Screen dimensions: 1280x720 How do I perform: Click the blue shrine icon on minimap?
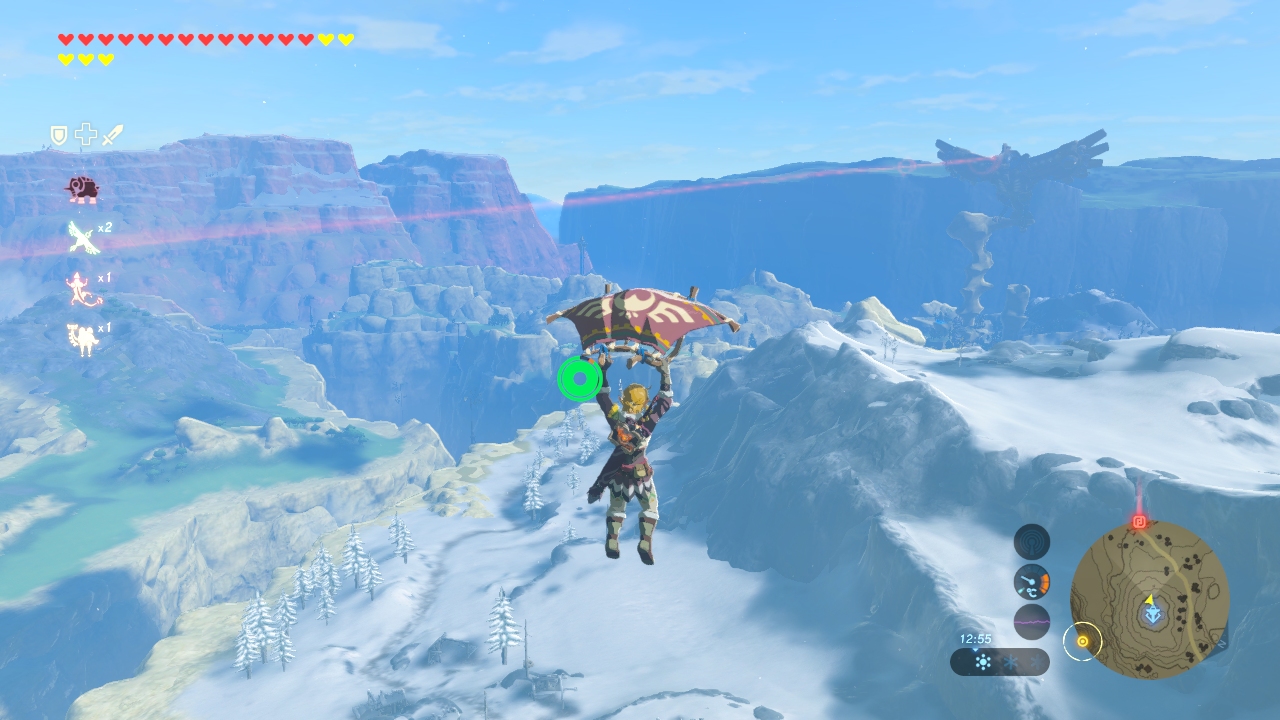click(x=1153, y=615)
